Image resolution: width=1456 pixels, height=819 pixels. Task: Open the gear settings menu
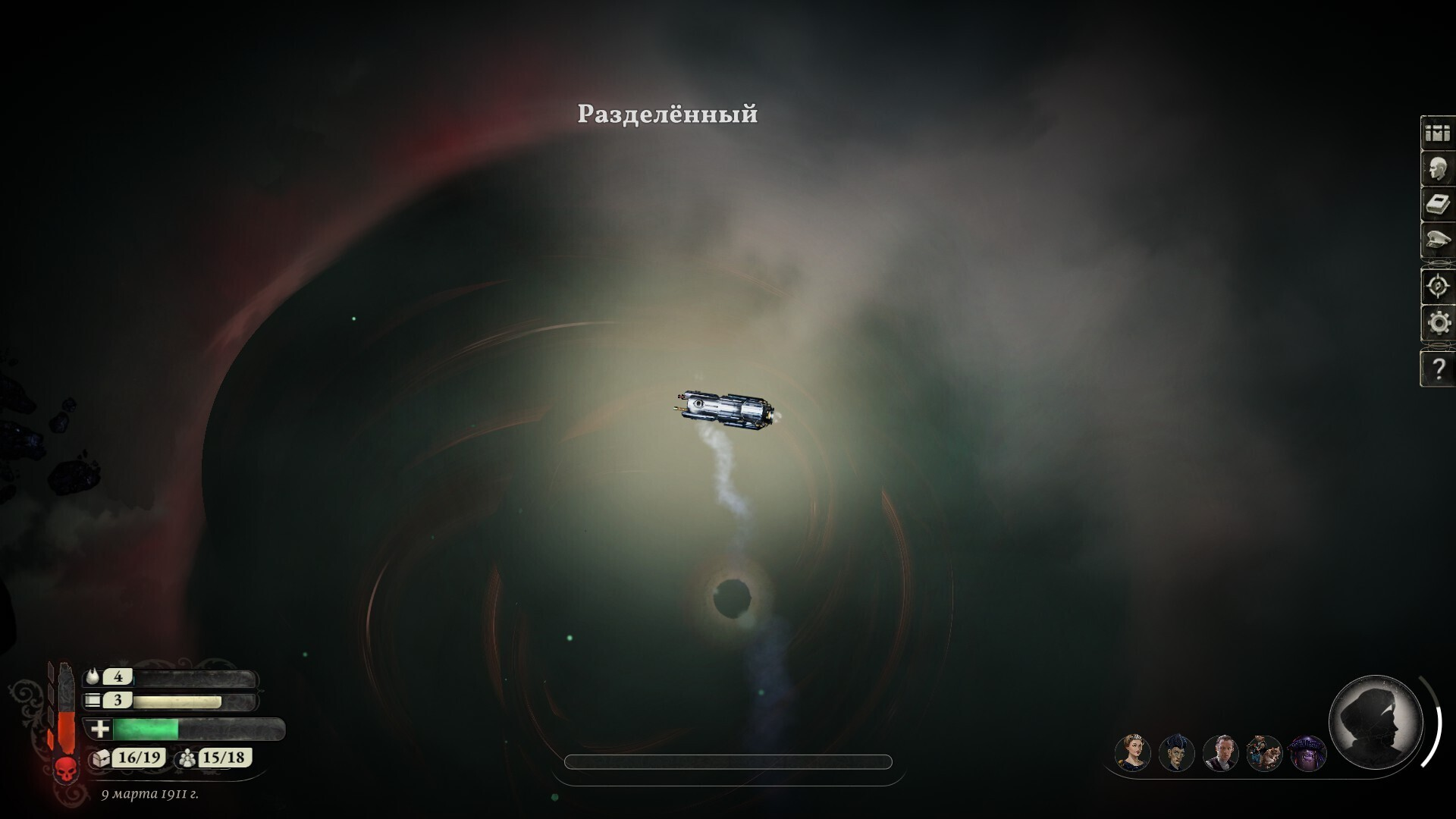point(1438,324)
